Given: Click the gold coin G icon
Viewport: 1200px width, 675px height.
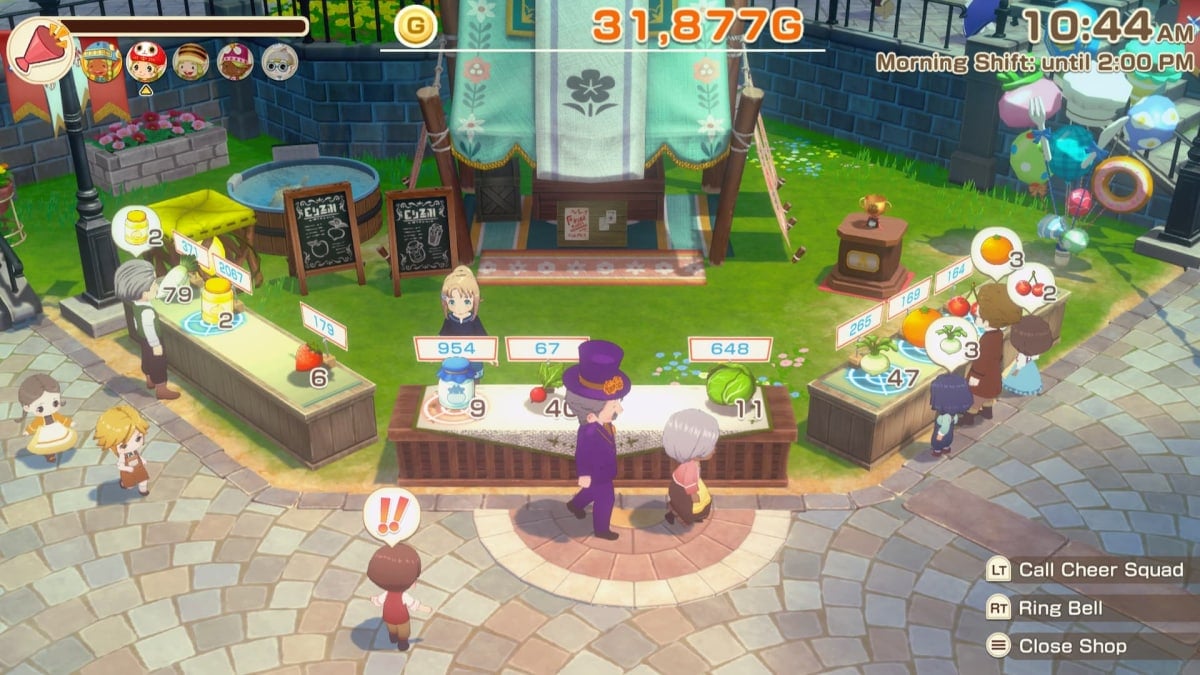Looking at the screenshot, I should (x=415, y=25).
